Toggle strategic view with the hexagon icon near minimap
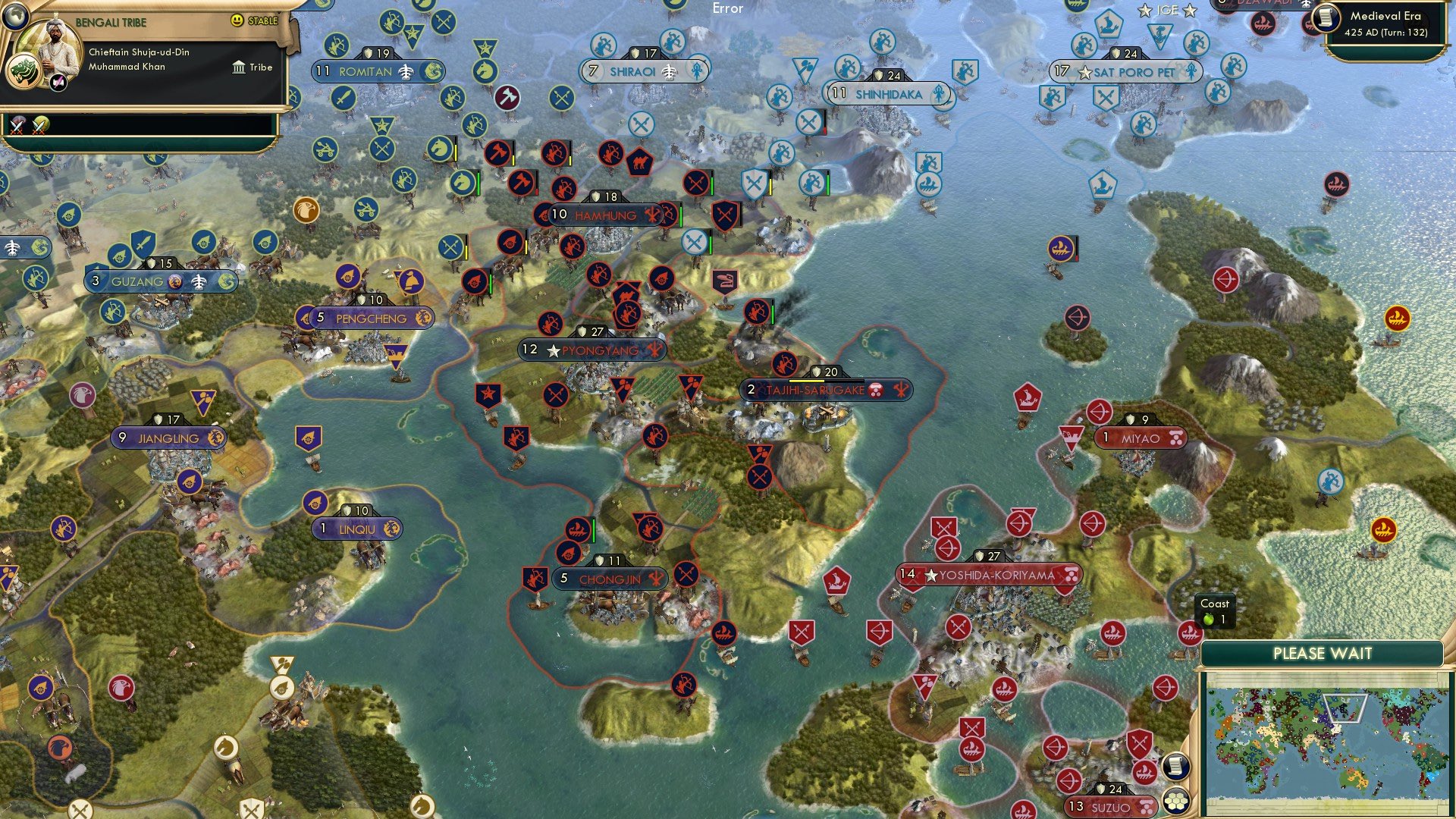This screenshot has width=1456, height=819. pyautogui.click(x=1177, y=802)
